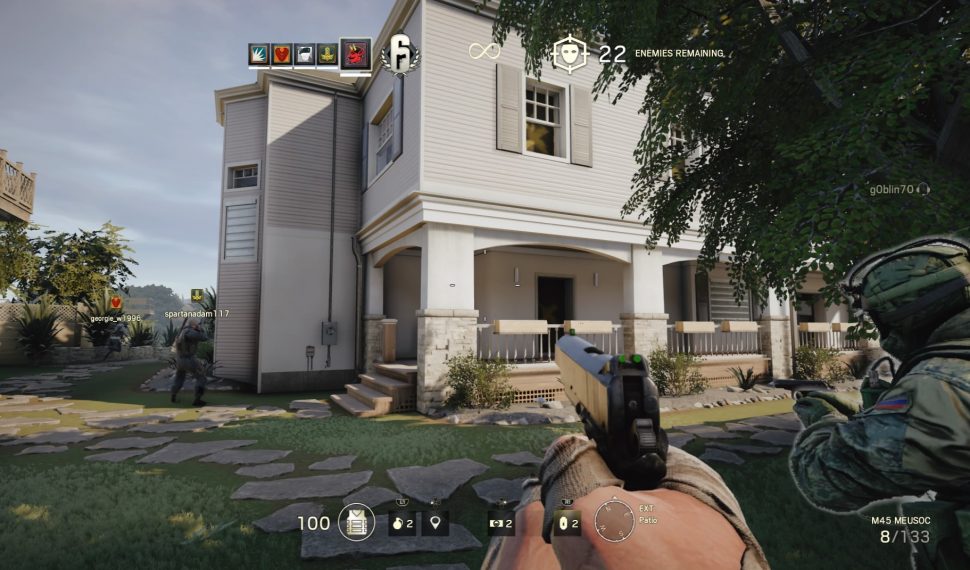Choose the white helmet operator icon

click(304, 55)
